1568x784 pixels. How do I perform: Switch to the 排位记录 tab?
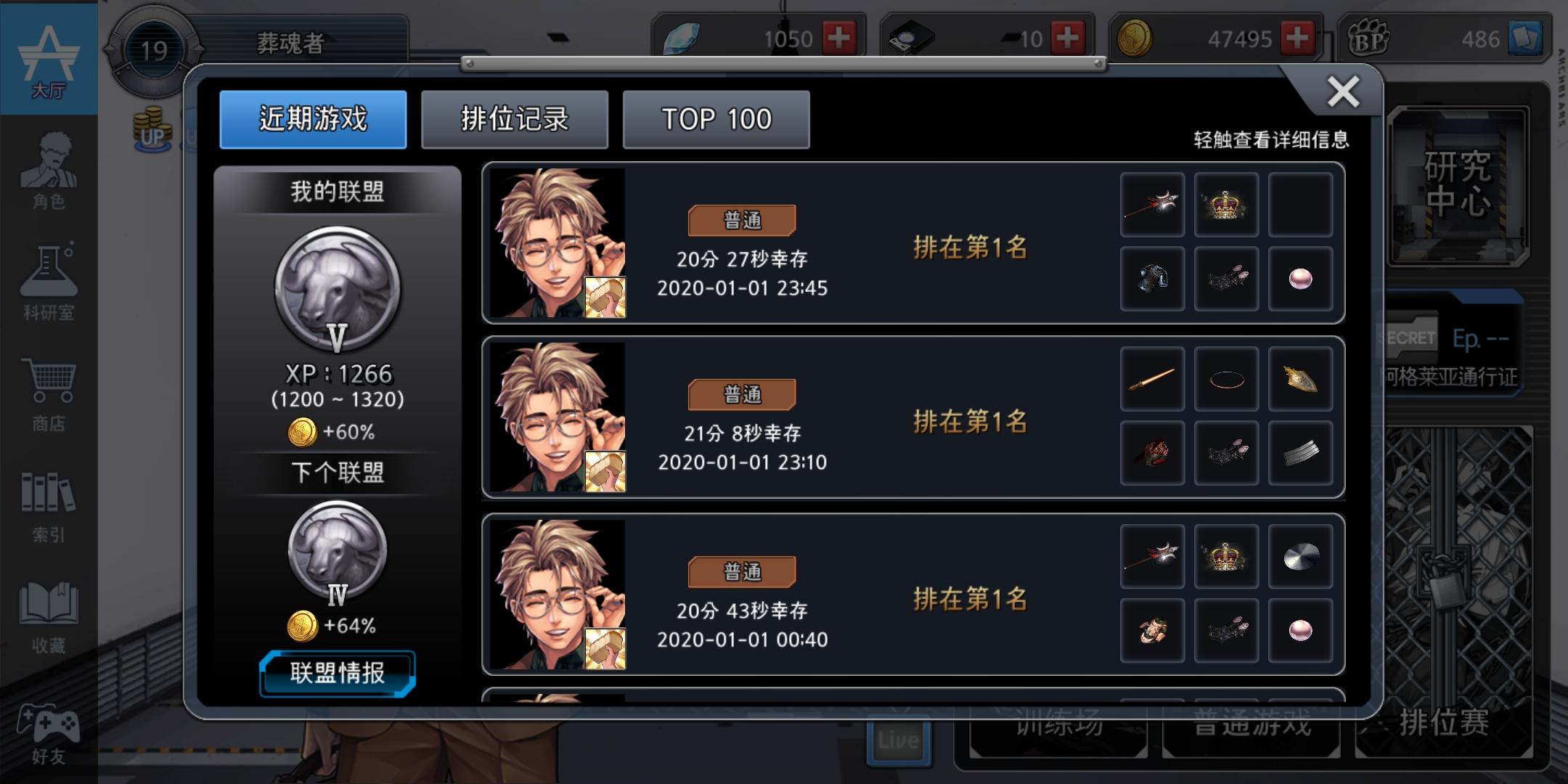(x=515, y=119)
